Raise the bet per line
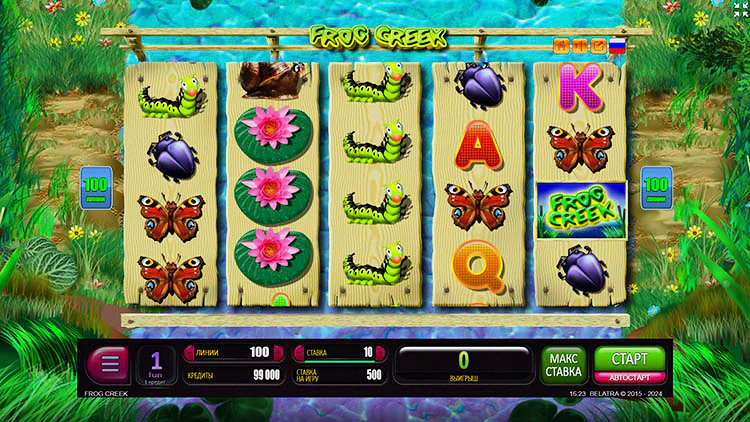 point(381,352)
